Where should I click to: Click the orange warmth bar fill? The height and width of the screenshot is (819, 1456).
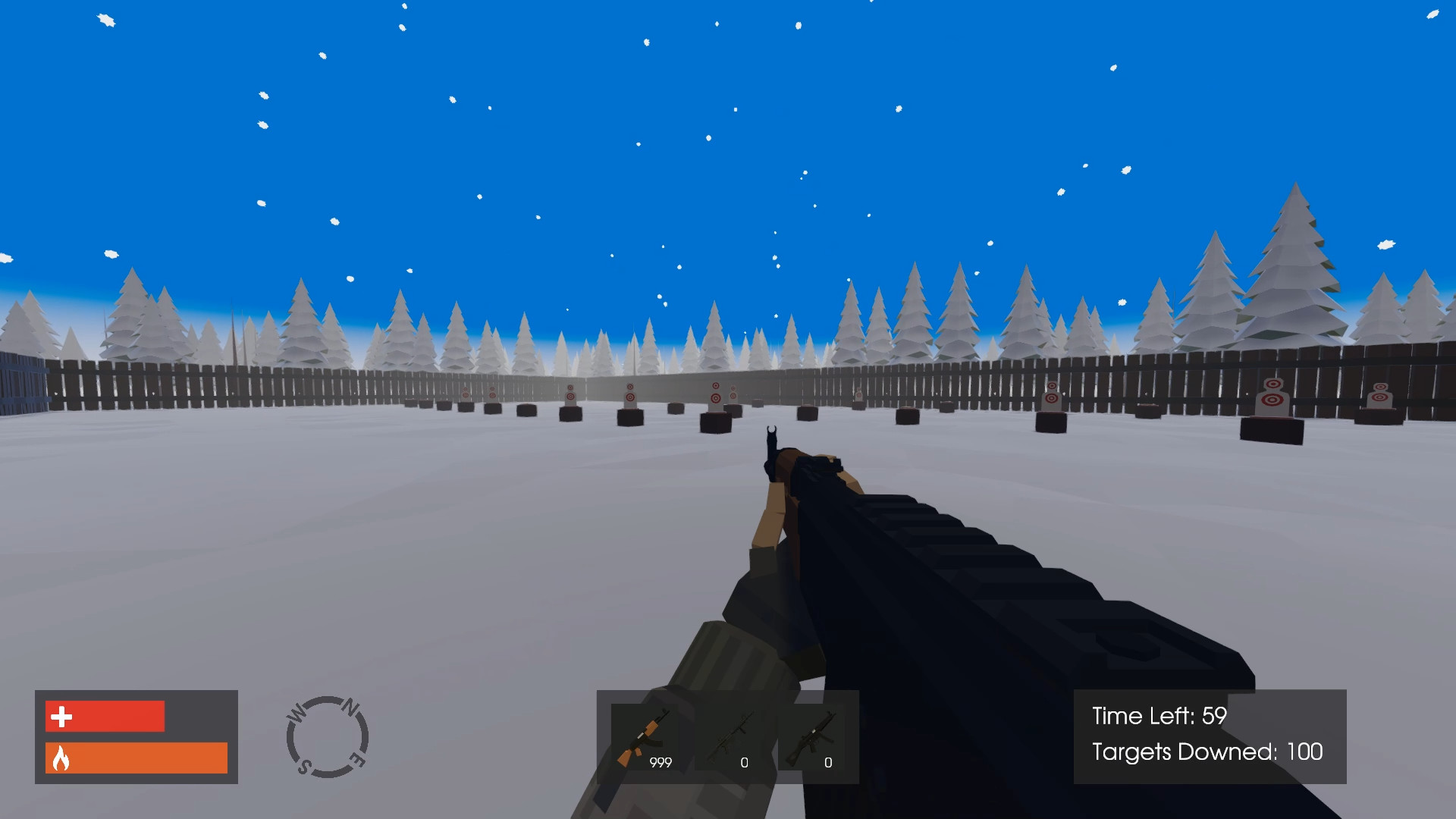136,758
